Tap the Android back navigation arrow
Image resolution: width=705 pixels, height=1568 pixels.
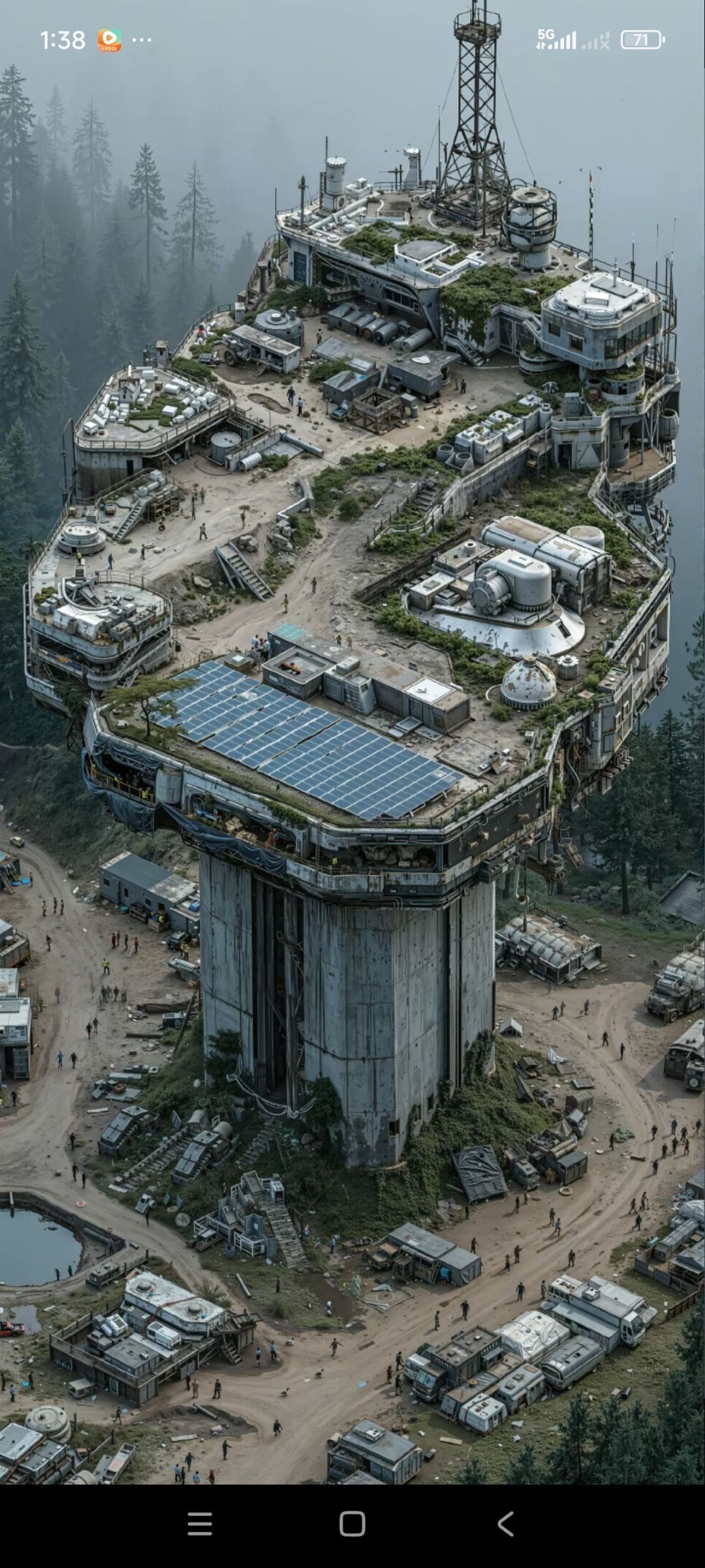505,1524
